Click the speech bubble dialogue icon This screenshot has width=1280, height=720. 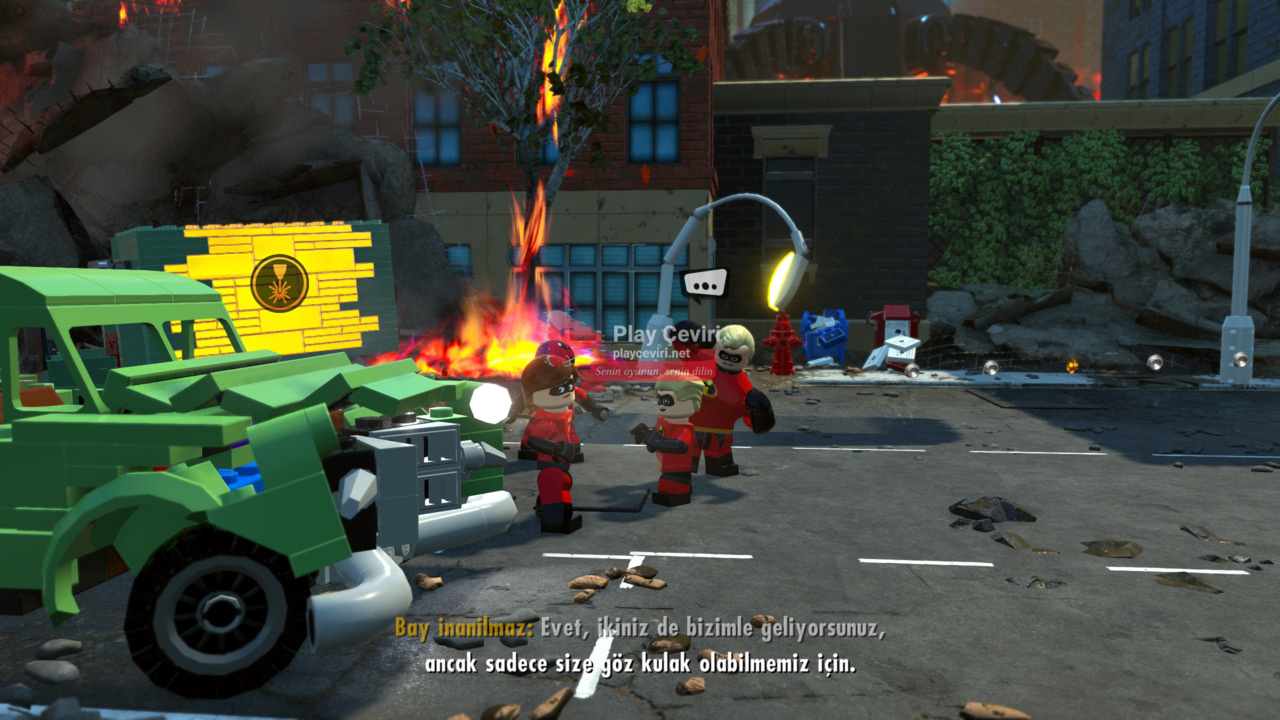click(x=705, y=284)
